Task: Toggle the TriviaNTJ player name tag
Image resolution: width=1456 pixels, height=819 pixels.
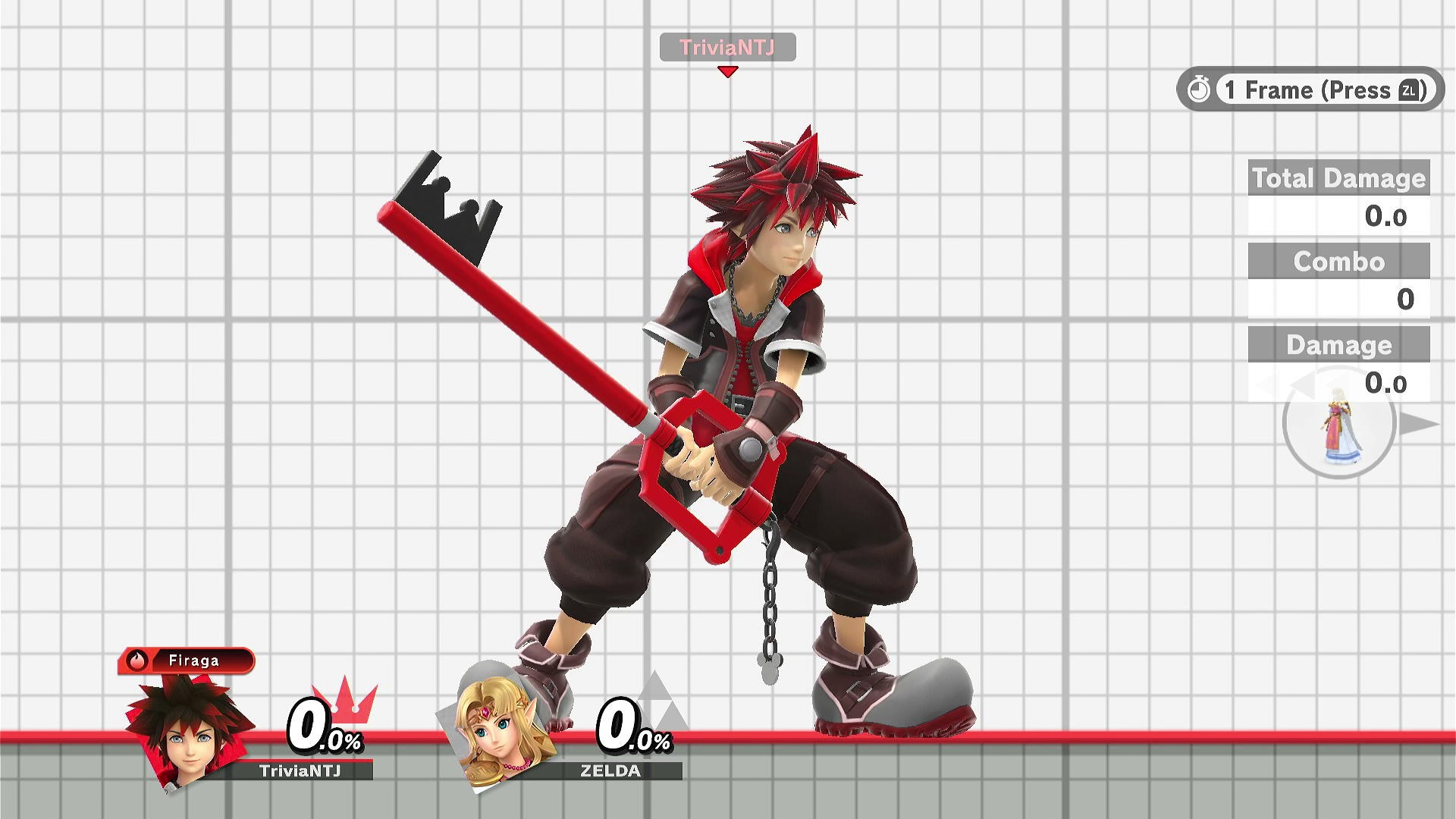Action: pyautogui.click(x=727, y=47)
